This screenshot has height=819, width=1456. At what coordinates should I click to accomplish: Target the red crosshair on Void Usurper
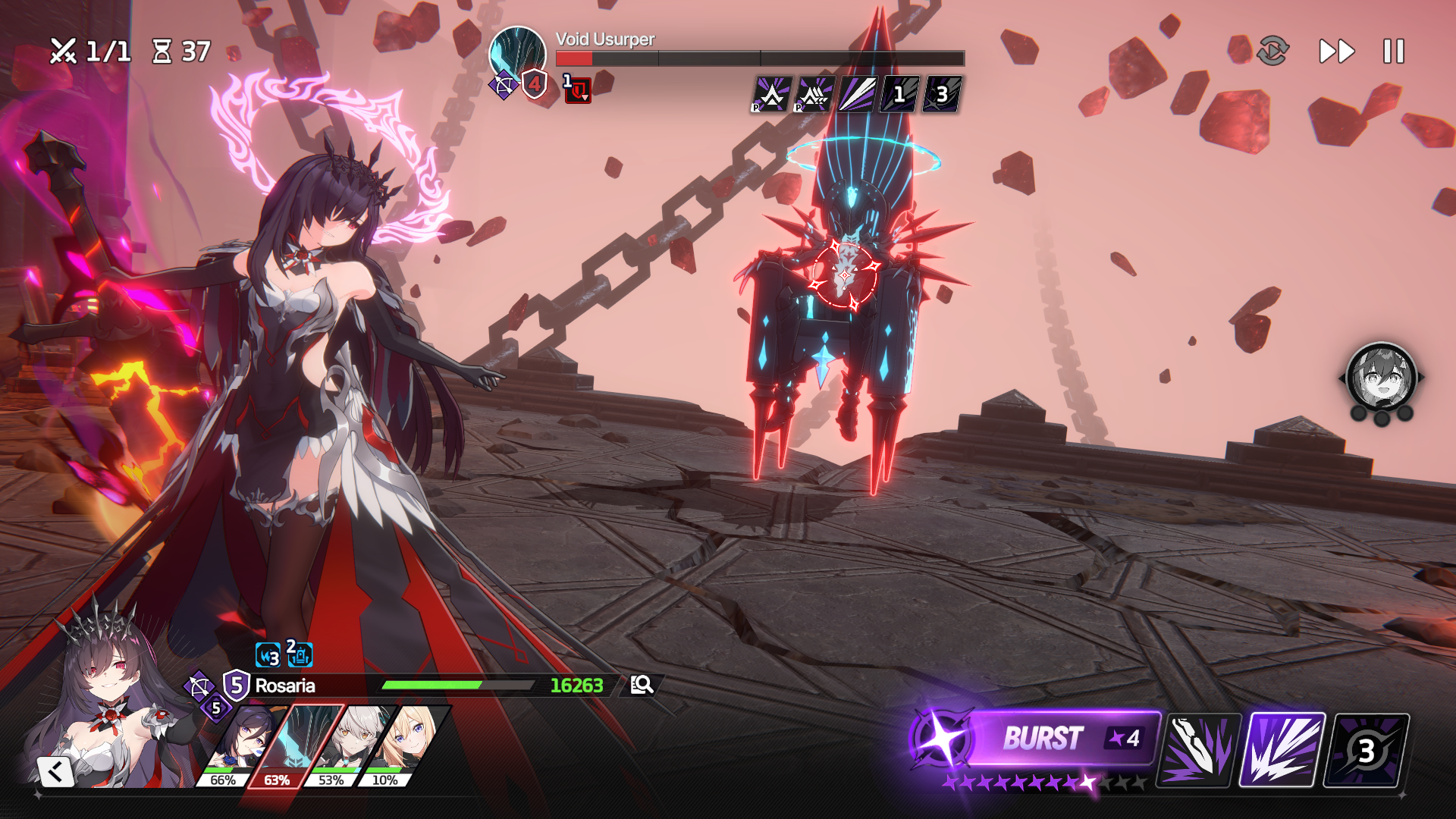(x=845, y=274)
